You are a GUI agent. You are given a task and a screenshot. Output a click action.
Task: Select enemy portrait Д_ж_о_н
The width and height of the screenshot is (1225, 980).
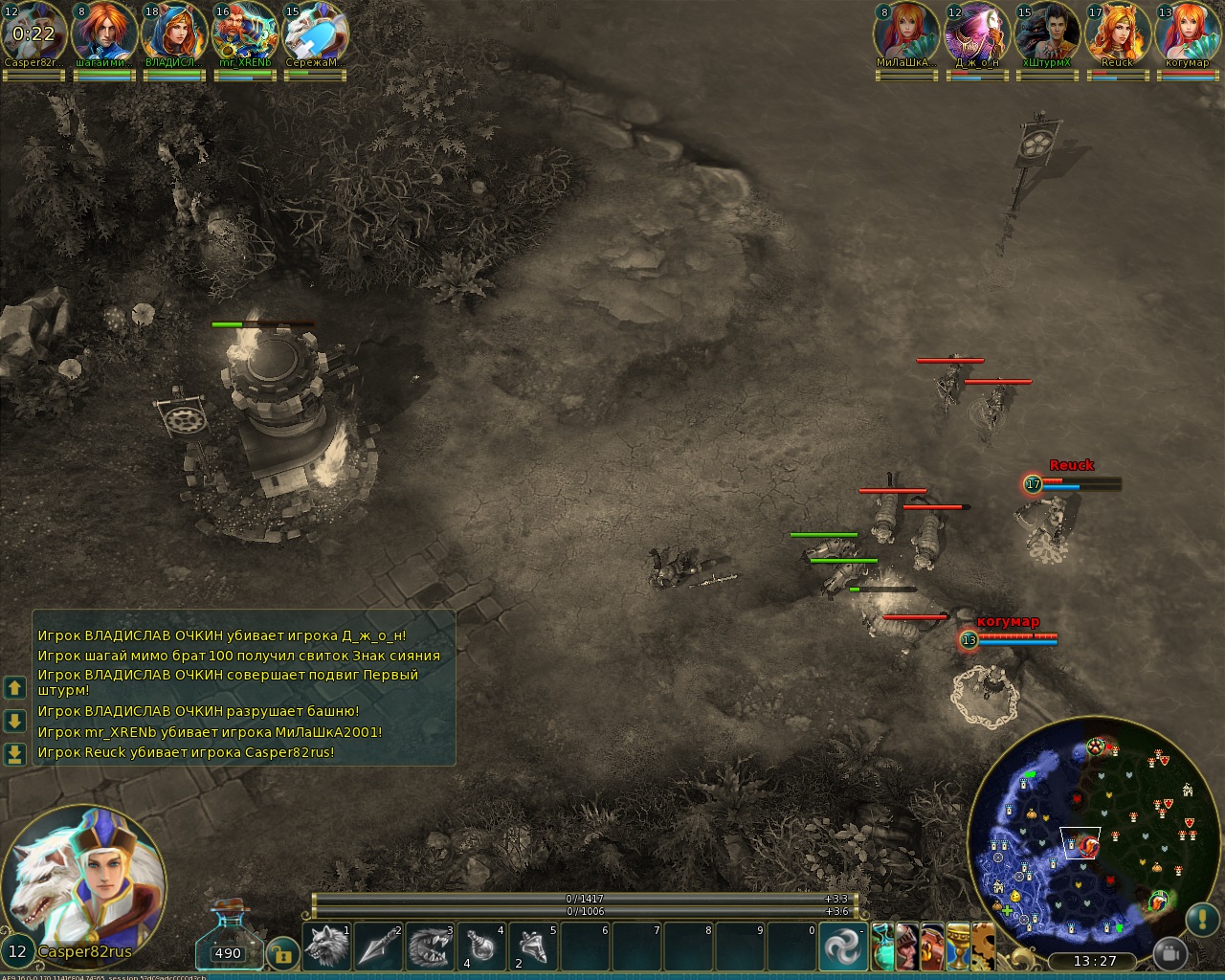[x=976, y=33]
